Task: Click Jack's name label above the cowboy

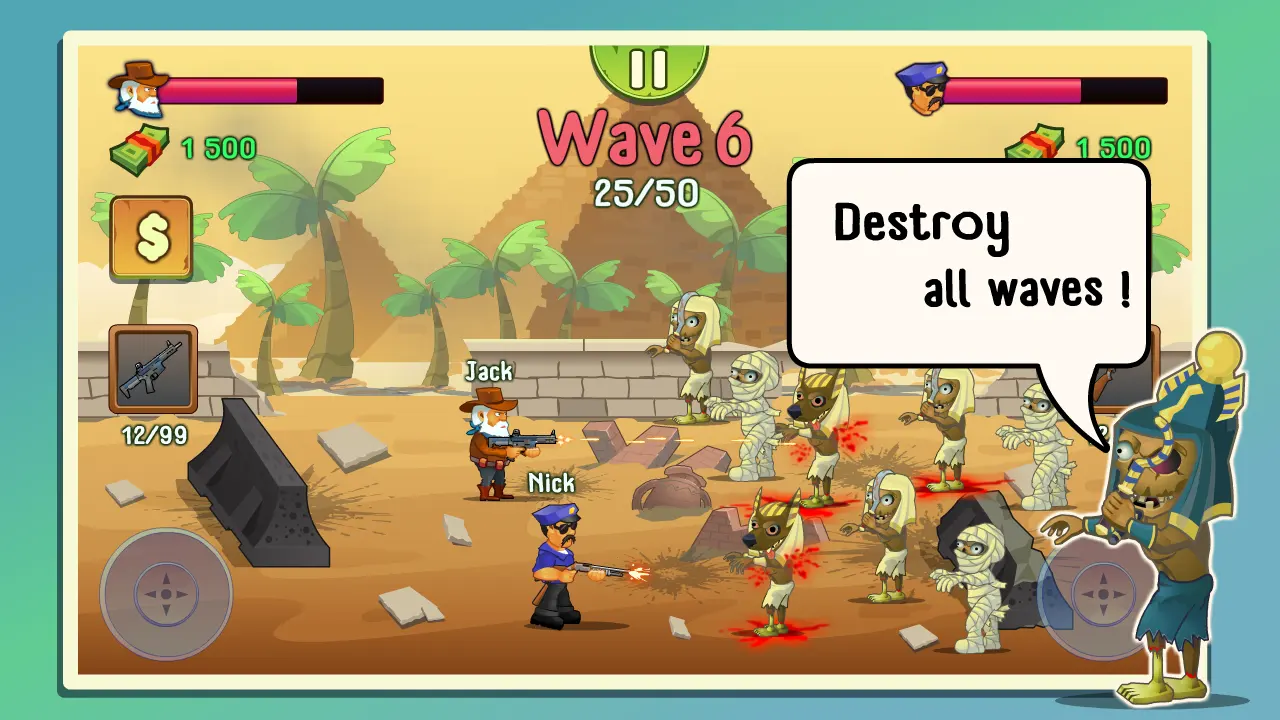Action: tap(487, 371)
